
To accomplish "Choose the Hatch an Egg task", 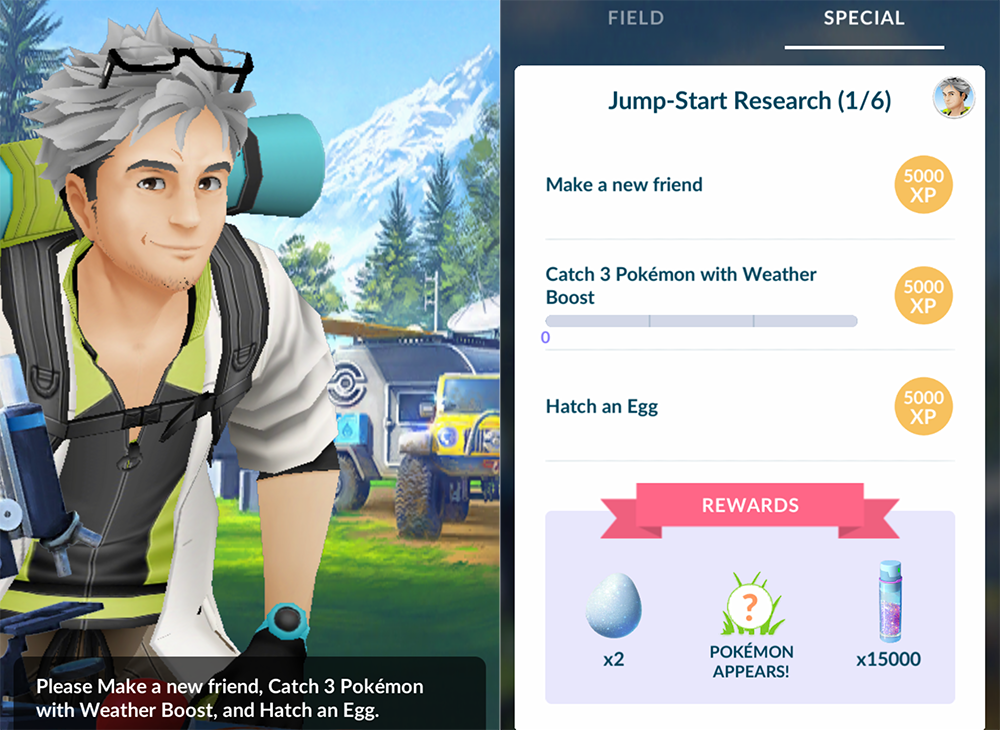I will (602, 407).
